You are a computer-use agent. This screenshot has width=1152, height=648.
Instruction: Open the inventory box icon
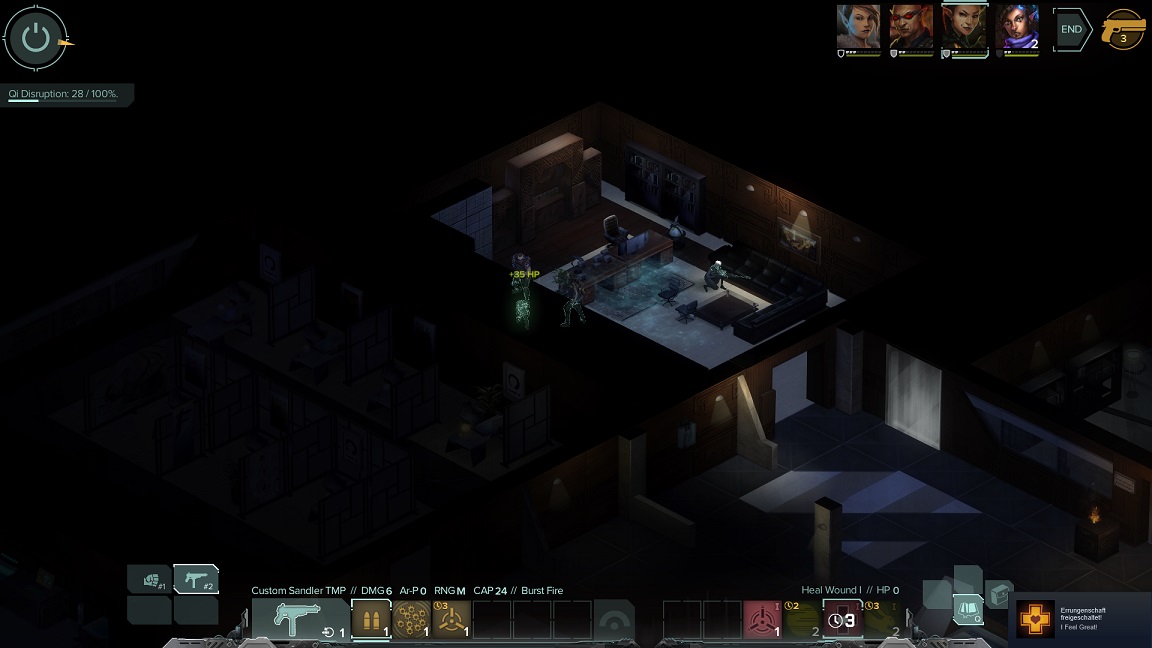[999, 595]
